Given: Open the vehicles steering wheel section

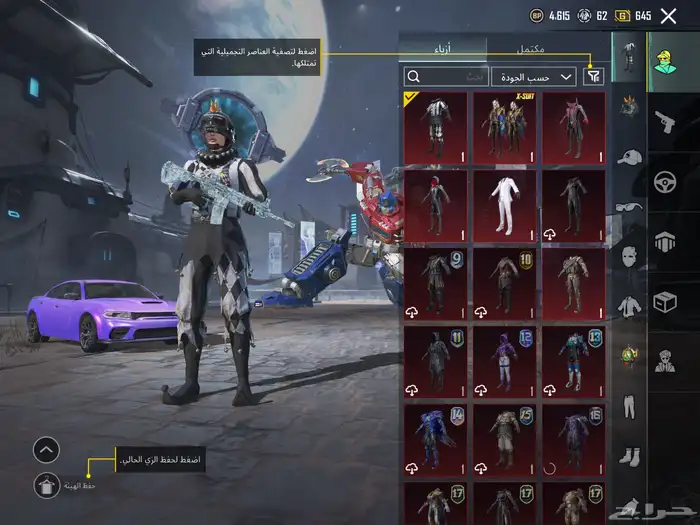Looking at the screenshot, I should point(665,182).
